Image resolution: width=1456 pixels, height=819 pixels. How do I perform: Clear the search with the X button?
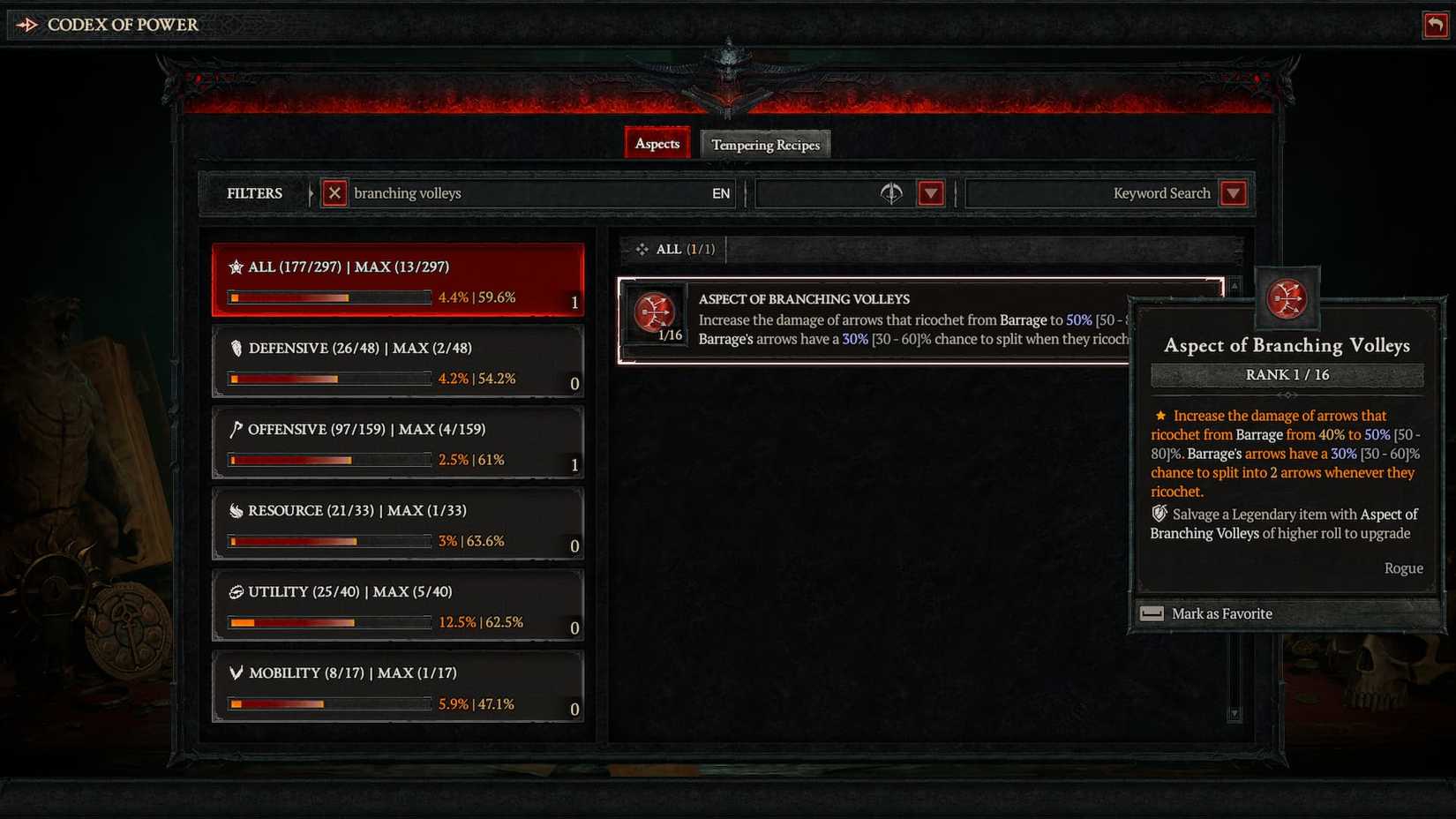pyautogui.click(x=334, y=193)
